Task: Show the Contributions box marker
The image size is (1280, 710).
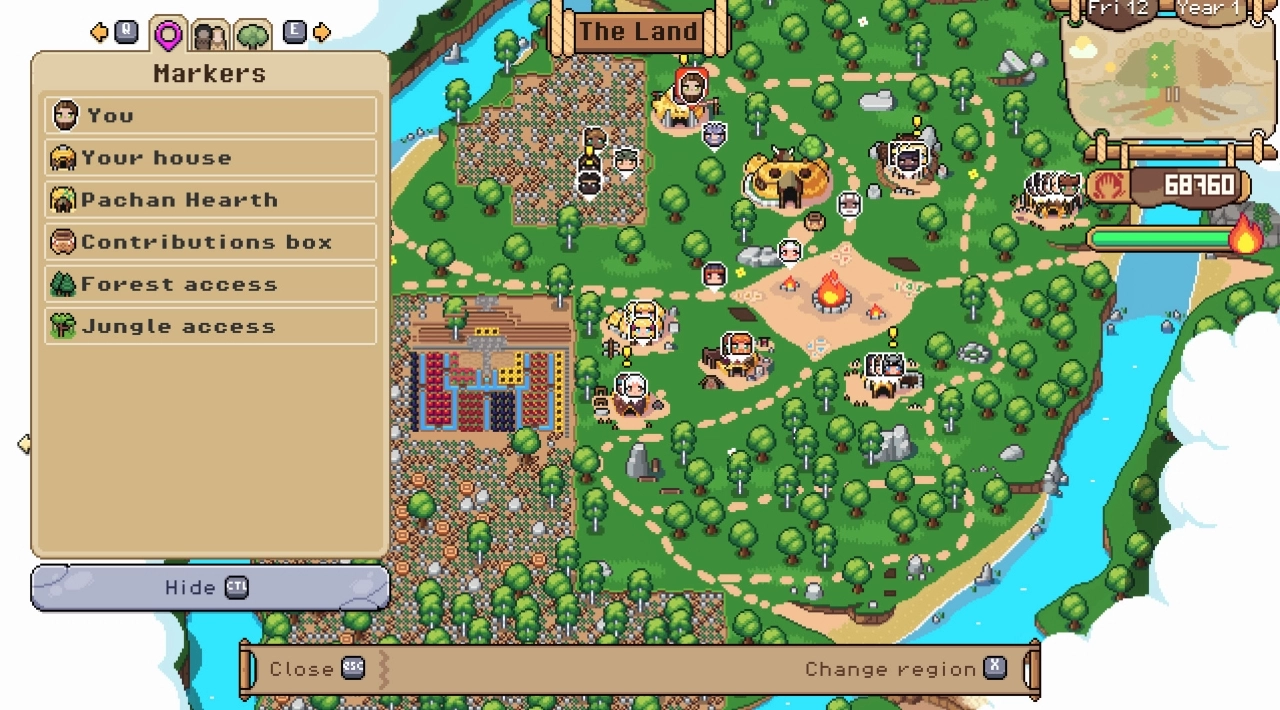Action: point(210,242)
